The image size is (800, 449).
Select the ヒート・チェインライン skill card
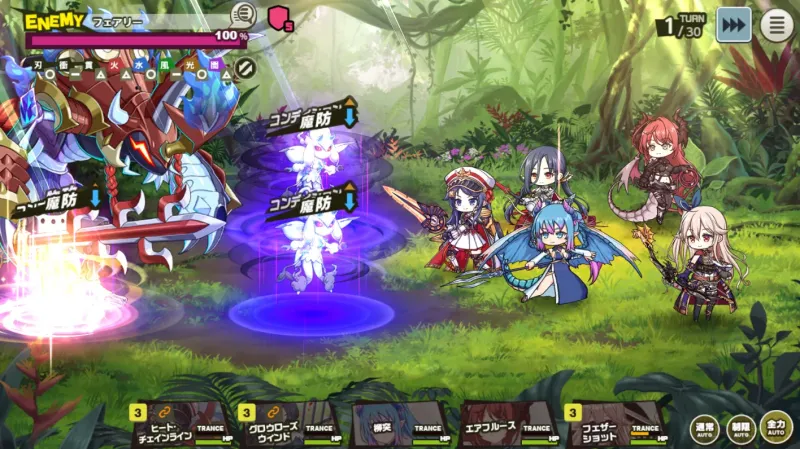182,424
